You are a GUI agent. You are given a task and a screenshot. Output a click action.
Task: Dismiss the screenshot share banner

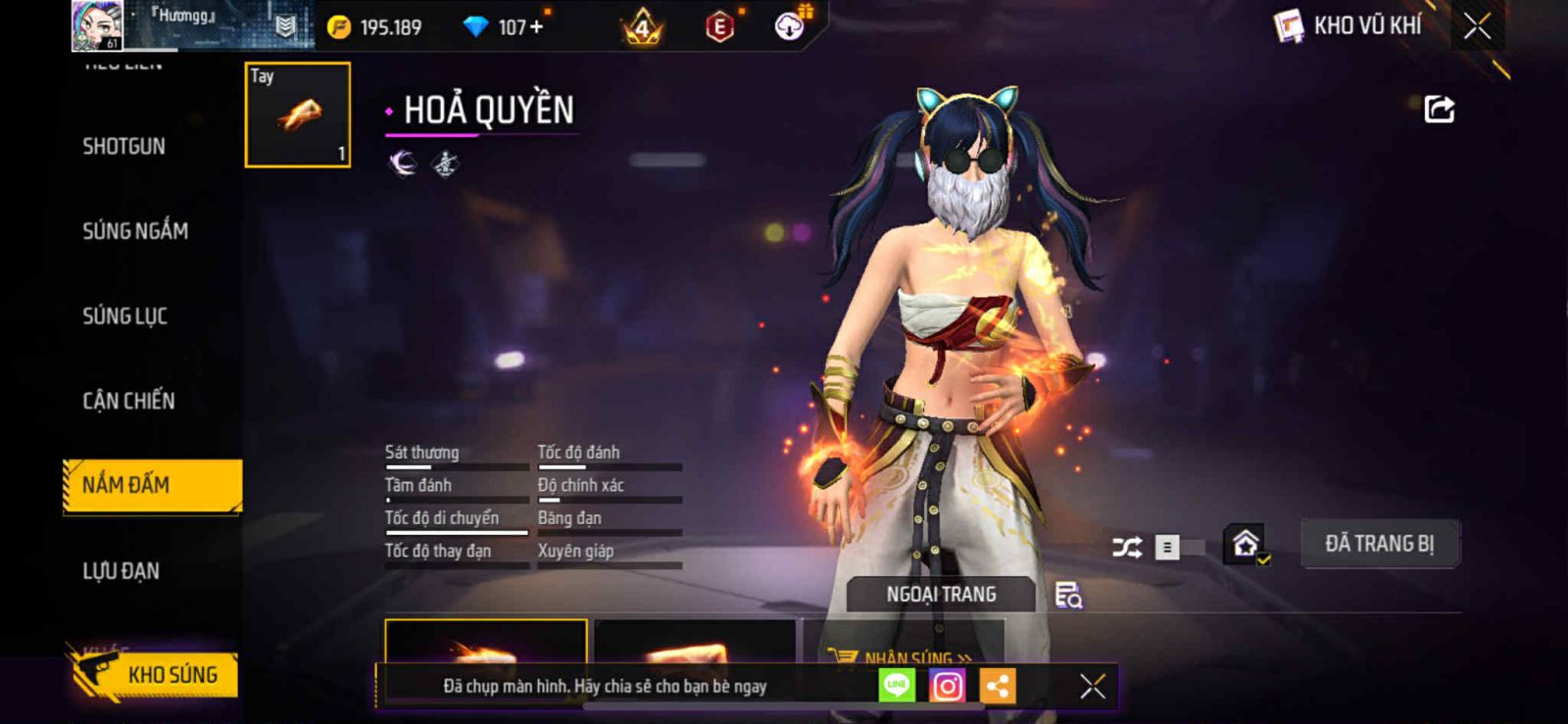(x=1093, y=687)
